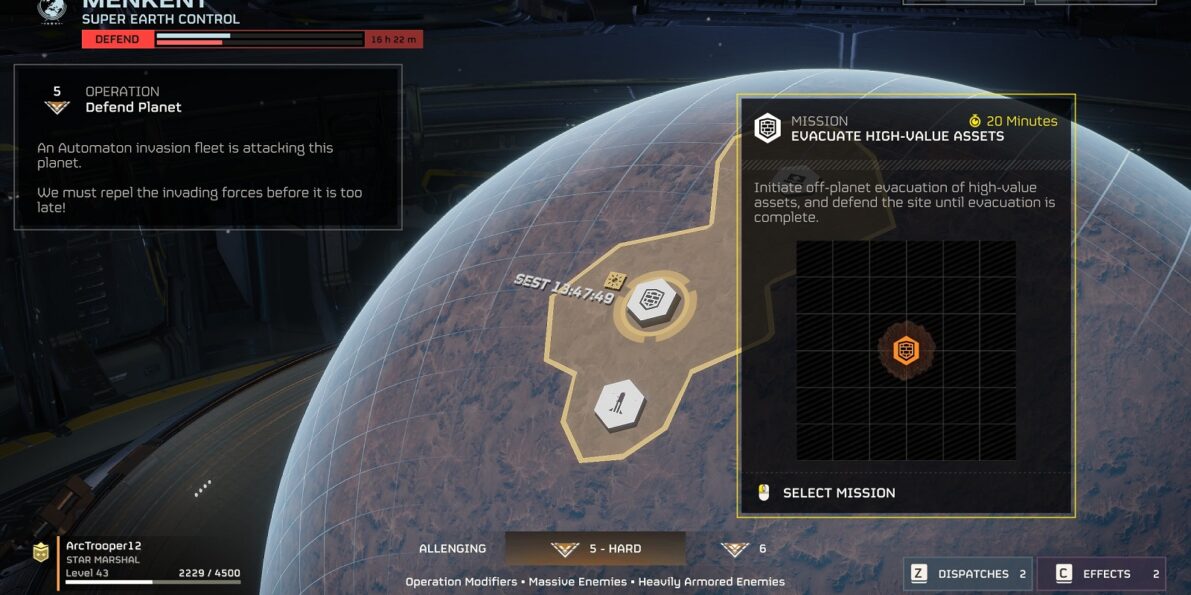Image resolution: width=1191 pixels, height=595 pixels.
Task: Open the Dispatches panel
Action: click(967, 574)
